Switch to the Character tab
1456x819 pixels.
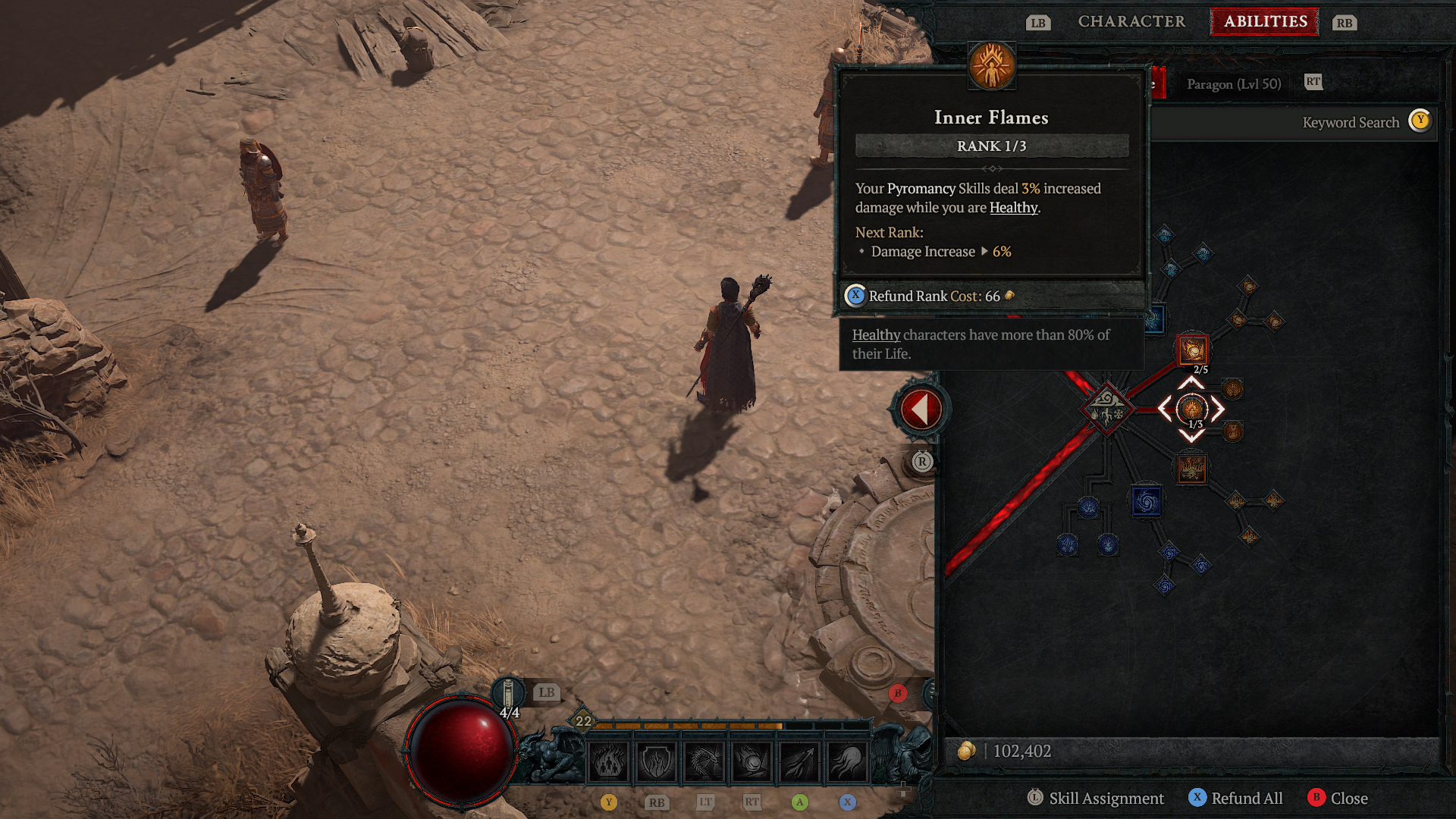point(1131,21)
